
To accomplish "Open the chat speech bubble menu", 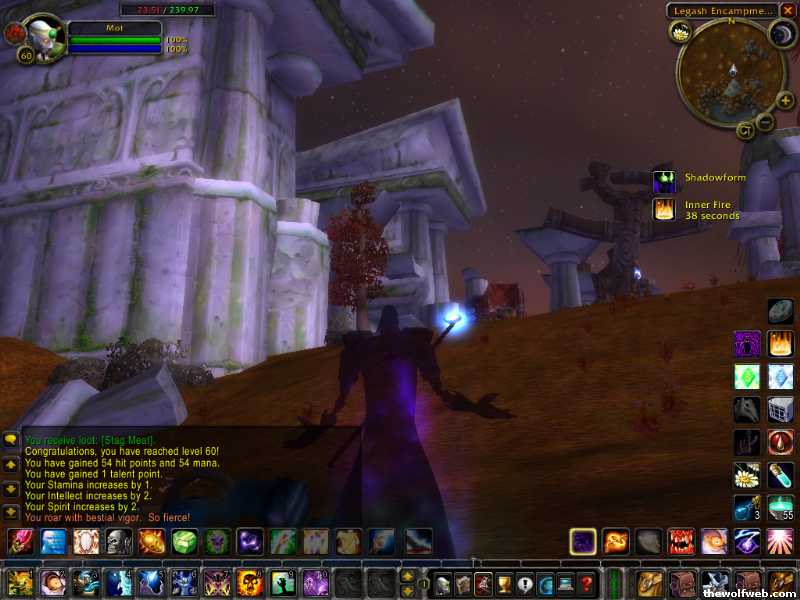I will tap(11, 439).
